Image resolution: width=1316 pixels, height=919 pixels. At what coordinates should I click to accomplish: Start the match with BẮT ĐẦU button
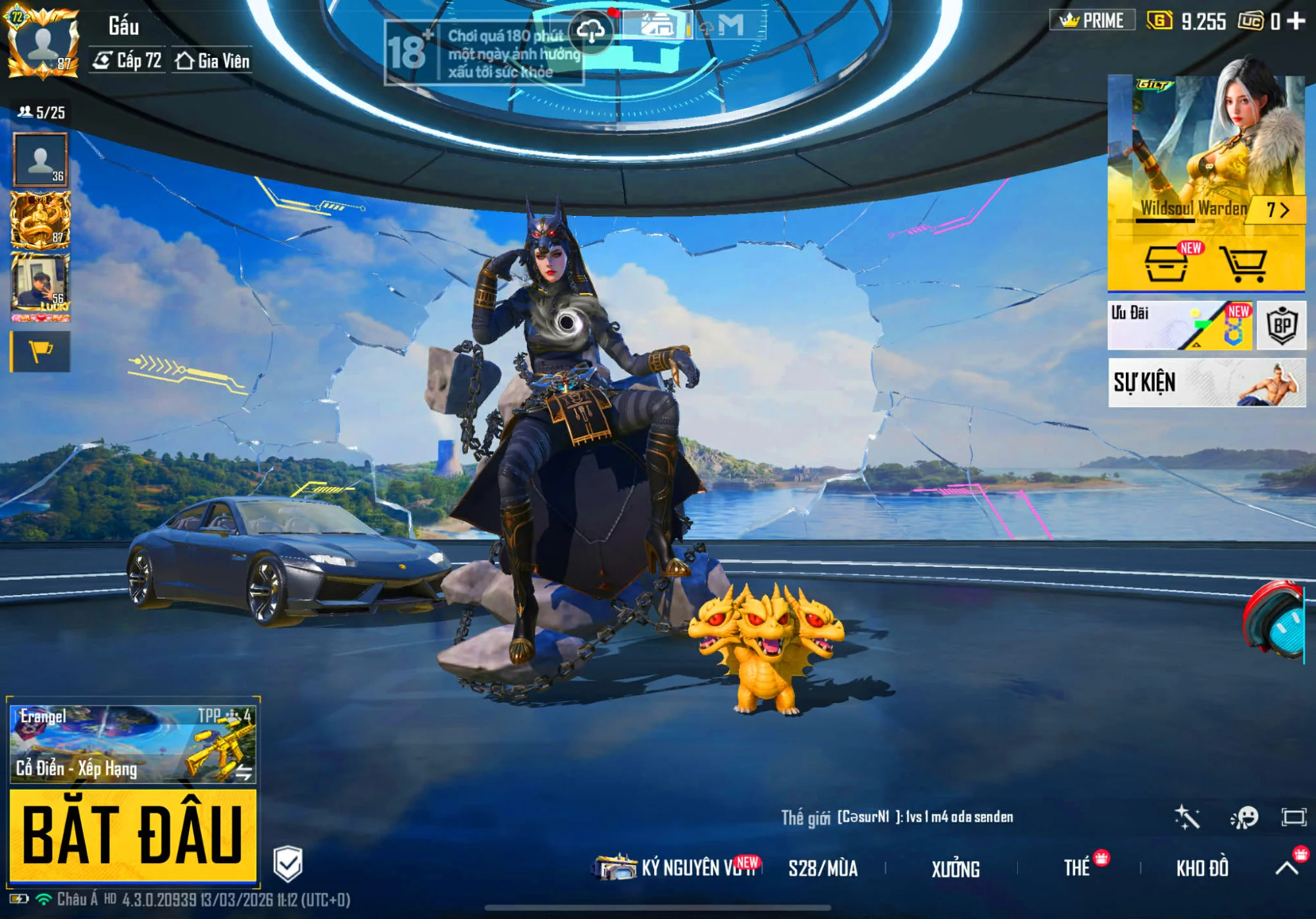132,835
